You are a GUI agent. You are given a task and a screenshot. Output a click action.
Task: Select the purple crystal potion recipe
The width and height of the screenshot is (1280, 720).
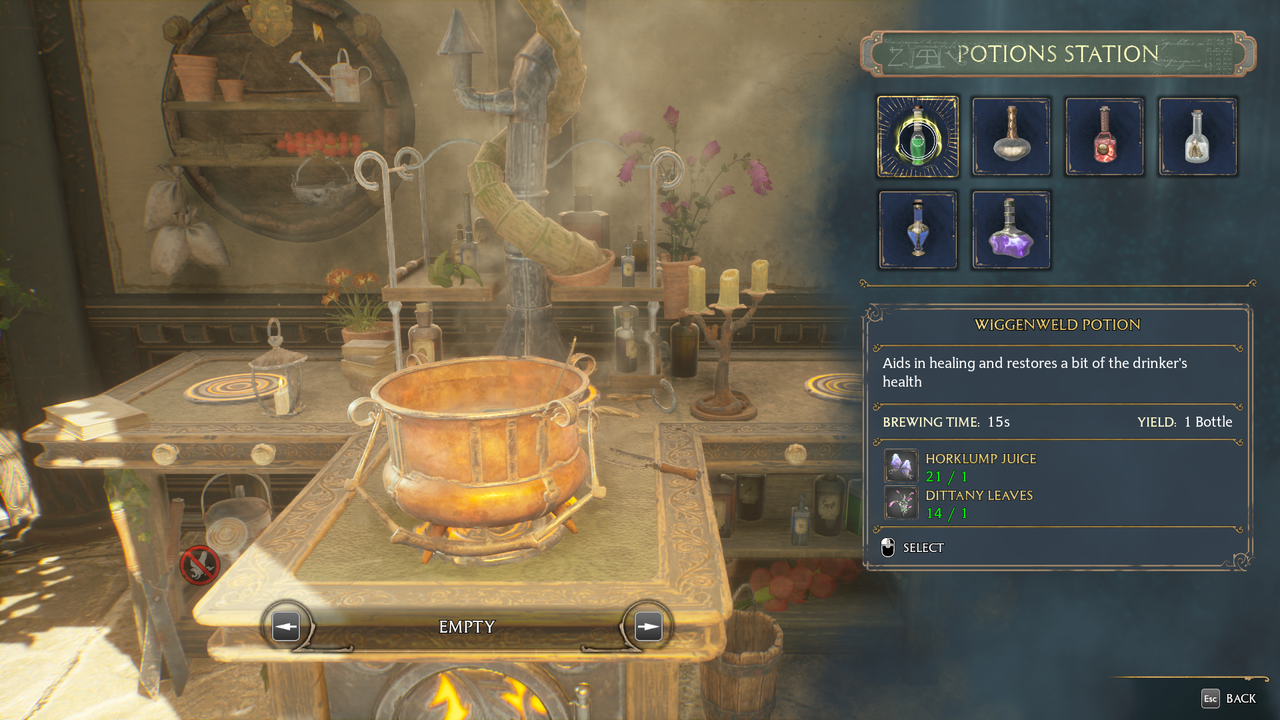(x=1011, y=230)
